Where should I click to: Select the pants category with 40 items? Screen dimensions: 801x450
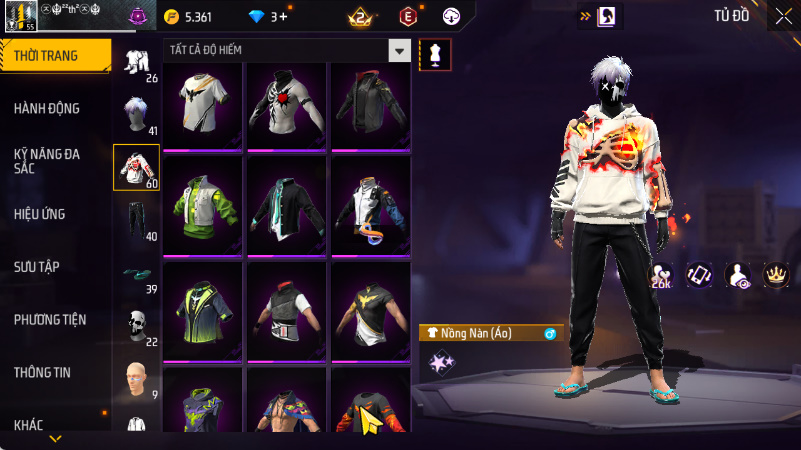coord(135,219)
